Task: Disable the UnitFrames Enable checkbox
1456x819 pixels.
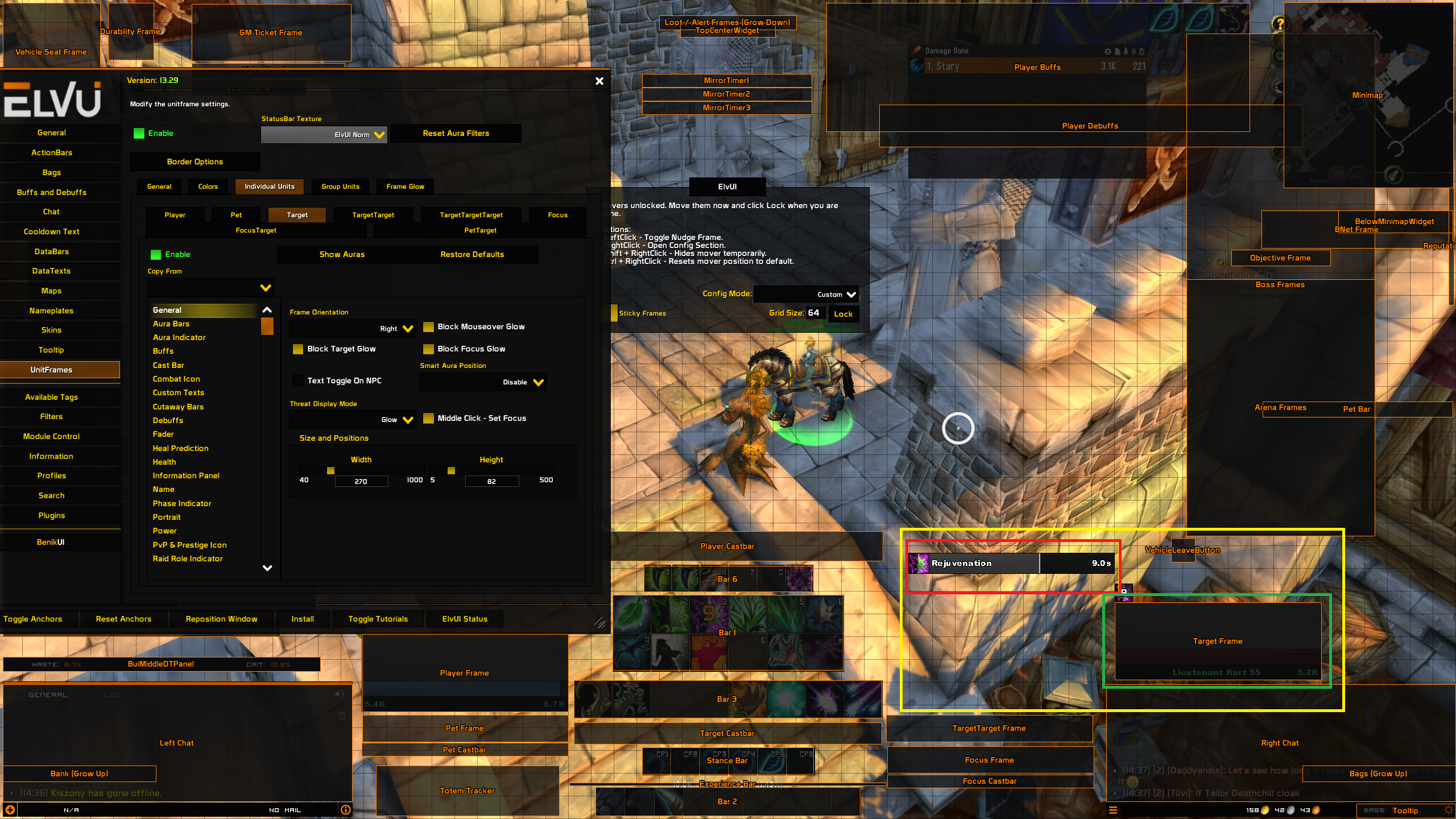Action: point(138,133)
